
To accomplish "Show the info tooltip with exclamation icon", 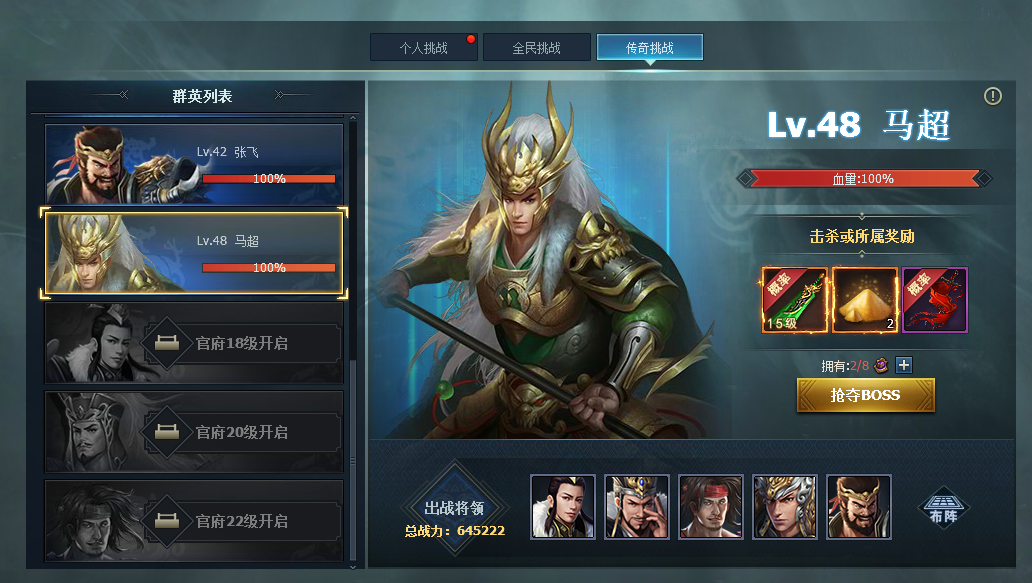I will 992,96.
